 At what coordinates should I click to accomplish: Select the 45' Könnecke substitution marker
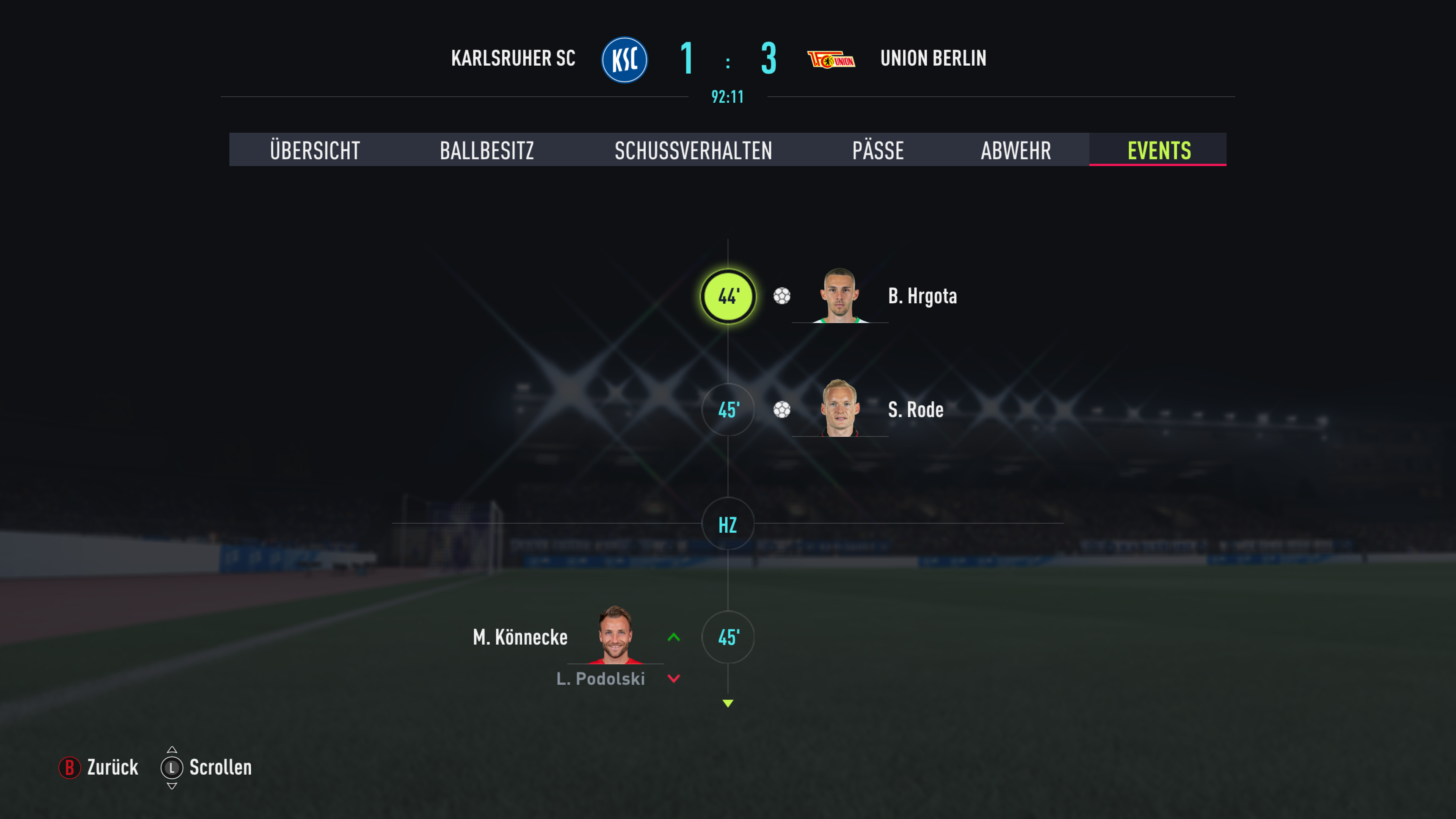point(728,637)
